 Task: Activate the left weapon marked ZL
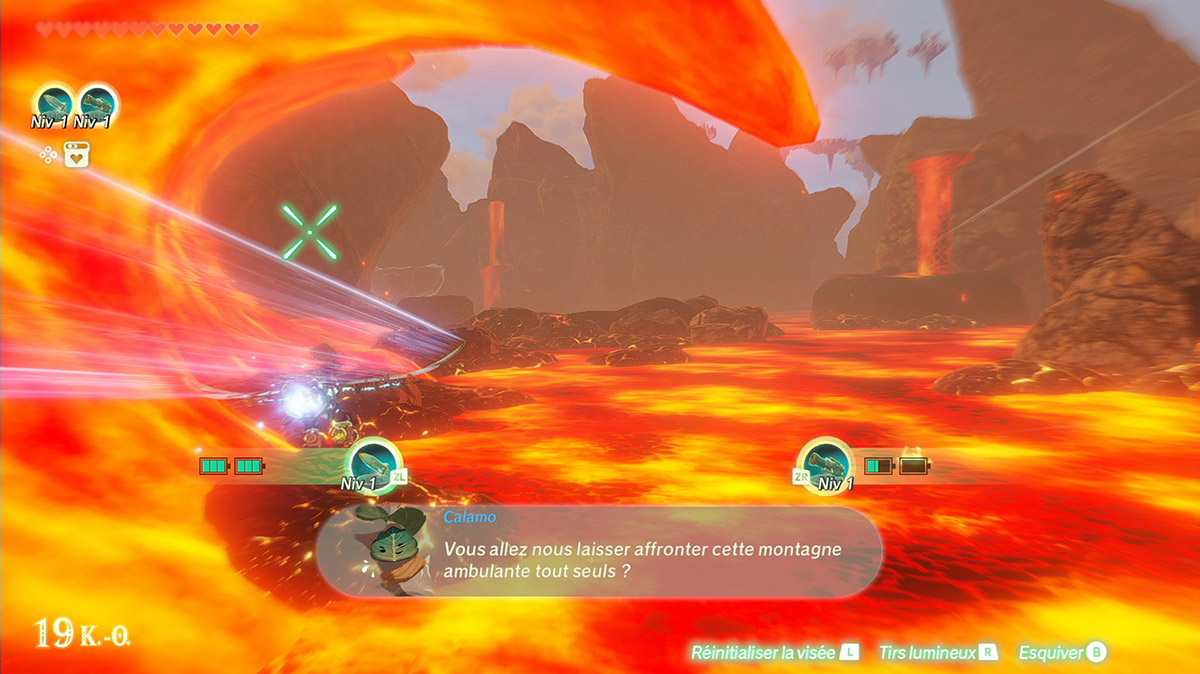coord(373,464)
